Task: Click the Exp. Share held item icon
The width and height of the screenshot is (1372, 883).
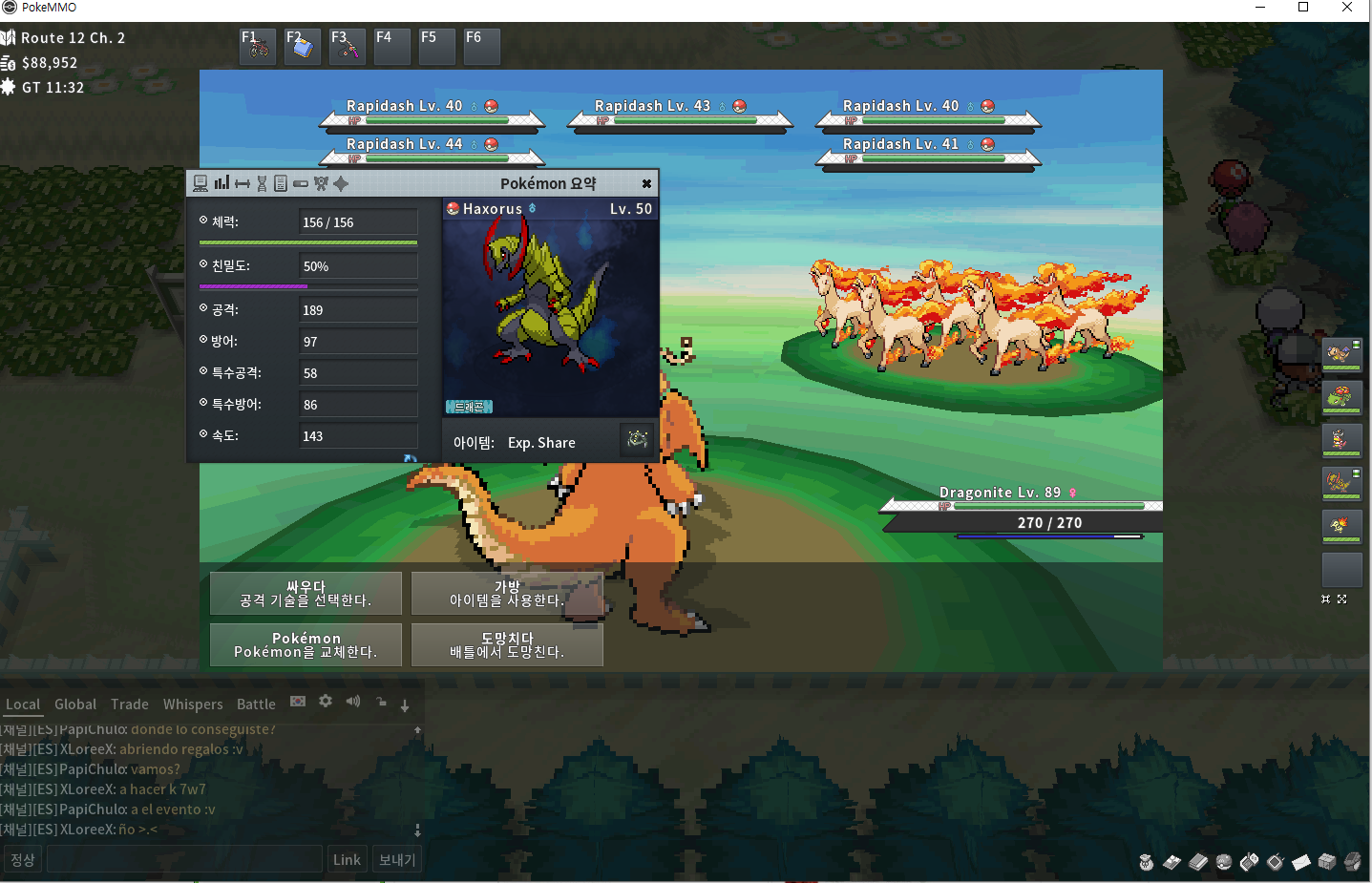Action: pos(637,439)
